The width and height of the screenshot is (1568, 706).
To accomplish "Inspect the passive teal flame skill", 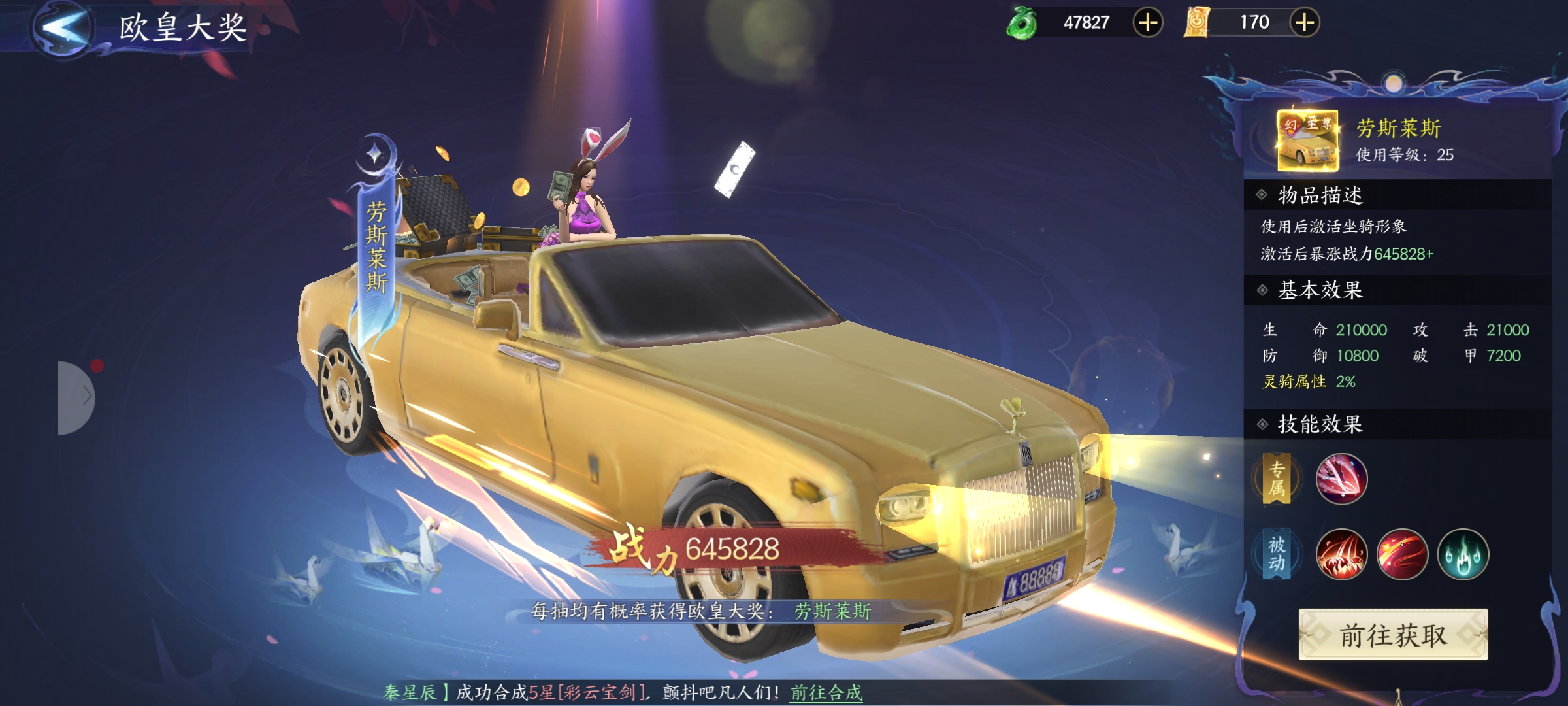I will point(1463,554).
